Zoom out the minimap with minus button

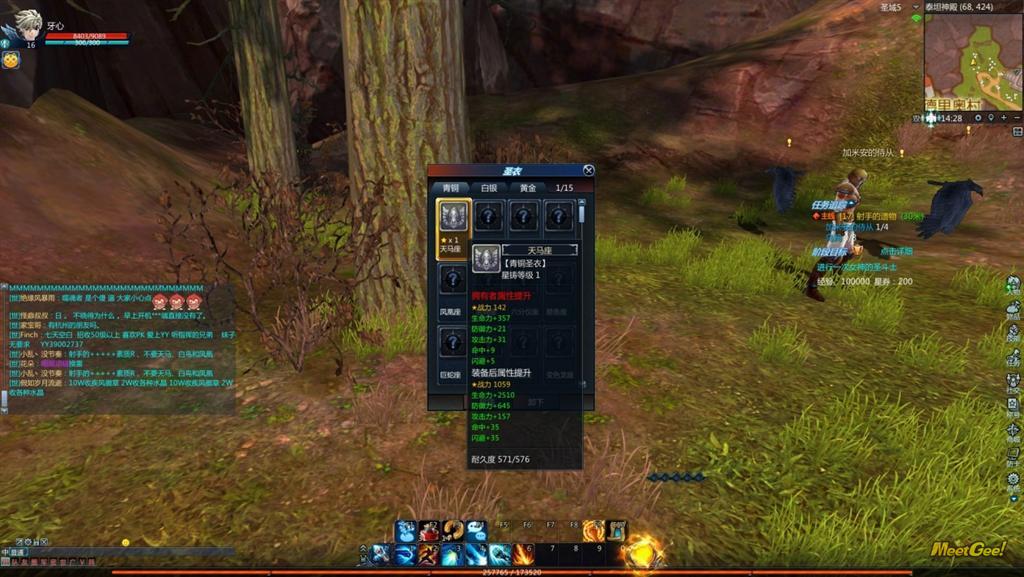tap(1016, 118)
